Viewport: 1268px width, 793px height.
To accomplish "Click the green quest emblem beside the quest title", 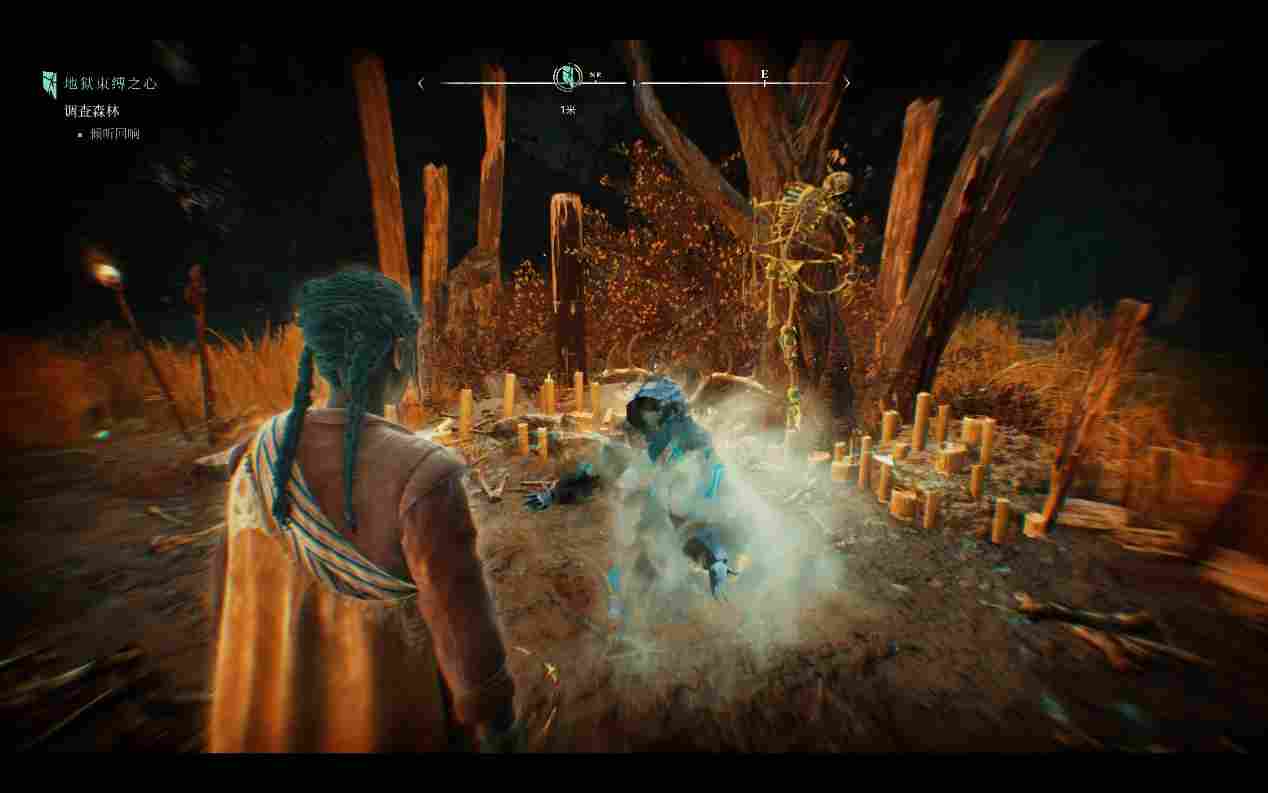I will (x=49, y=84).
